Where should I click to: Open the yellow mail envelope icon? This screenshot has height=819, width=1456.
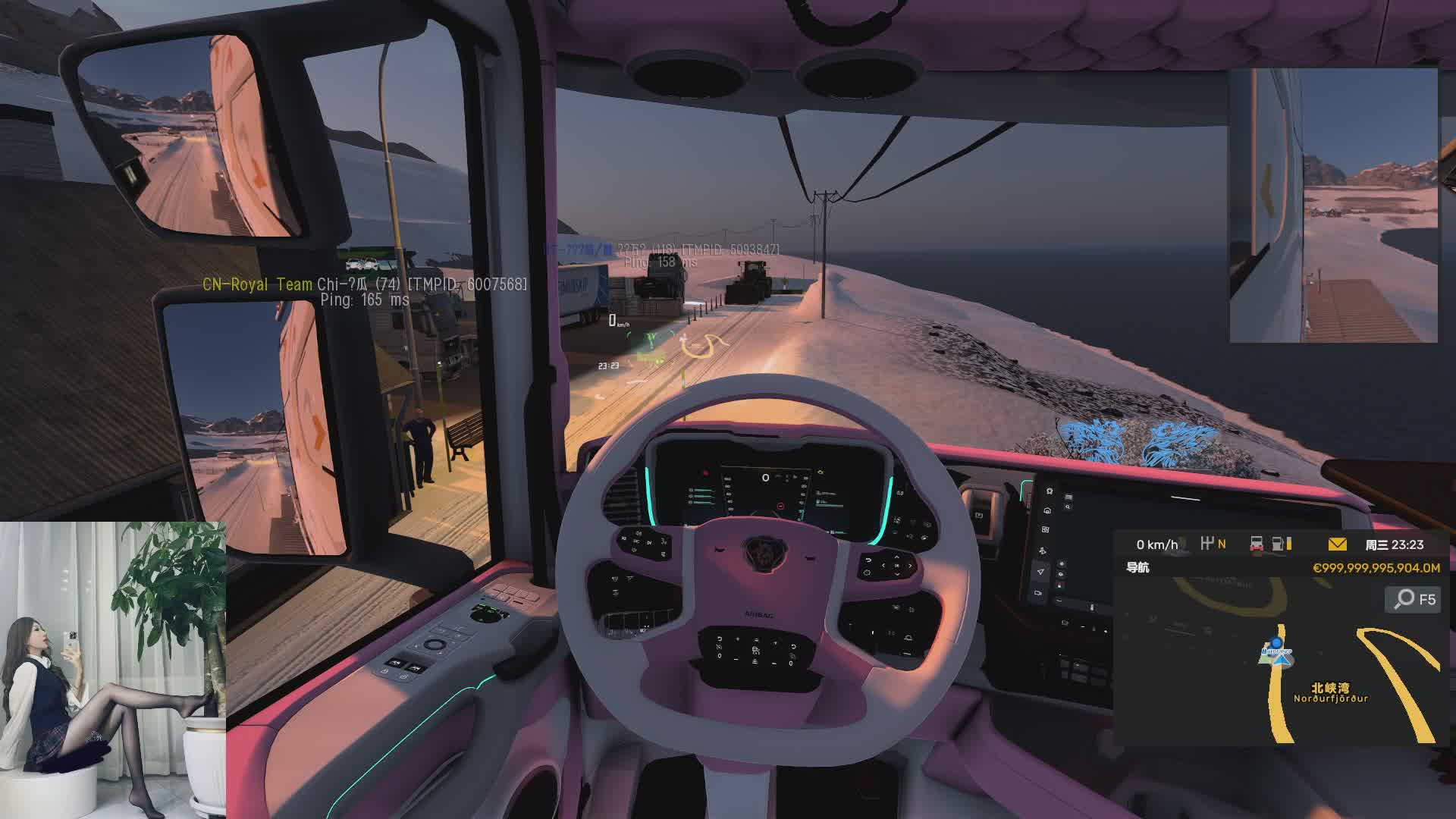(x=1337, y=544)
